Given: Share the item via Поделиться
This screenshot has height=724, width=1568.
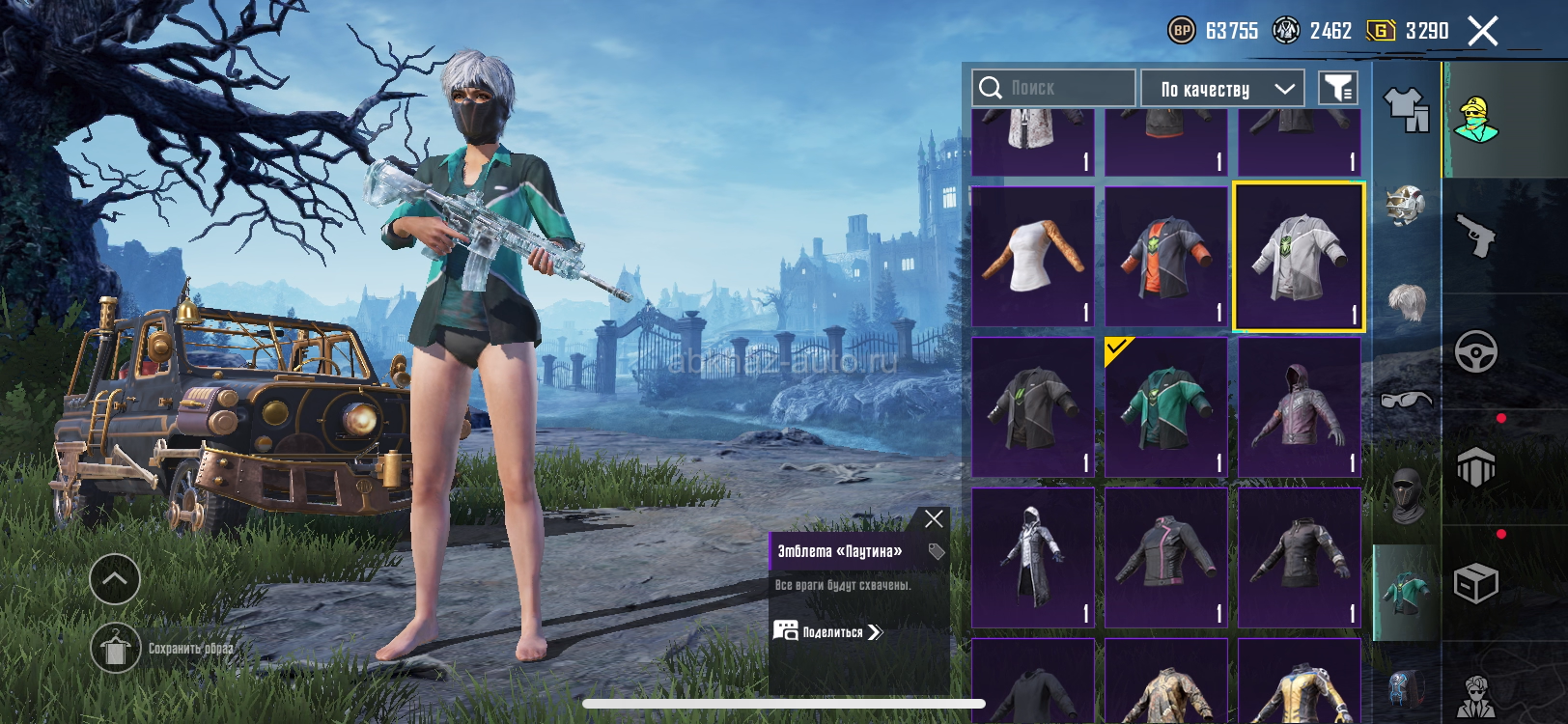Looking at the screenshot, I should click(x=829, y=632).
